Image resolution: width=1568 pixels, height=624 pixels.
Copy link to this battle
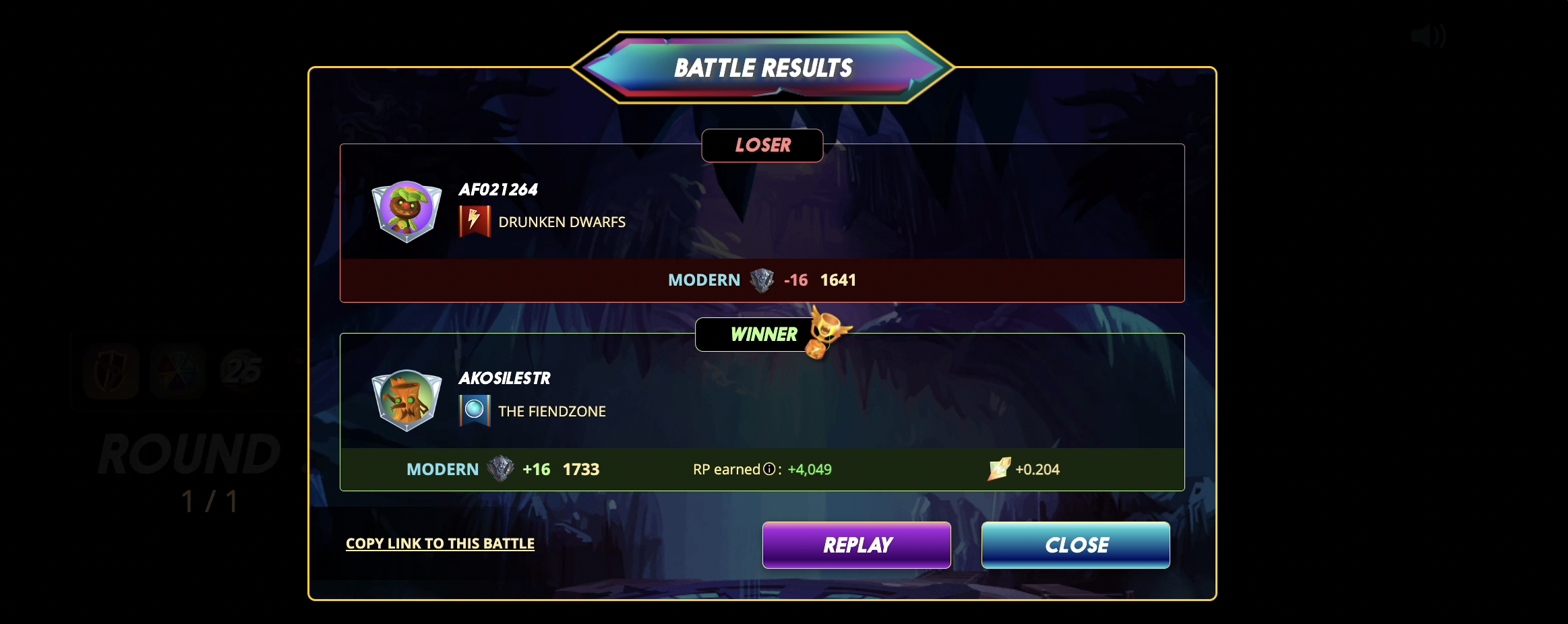(x=440, y=543)
